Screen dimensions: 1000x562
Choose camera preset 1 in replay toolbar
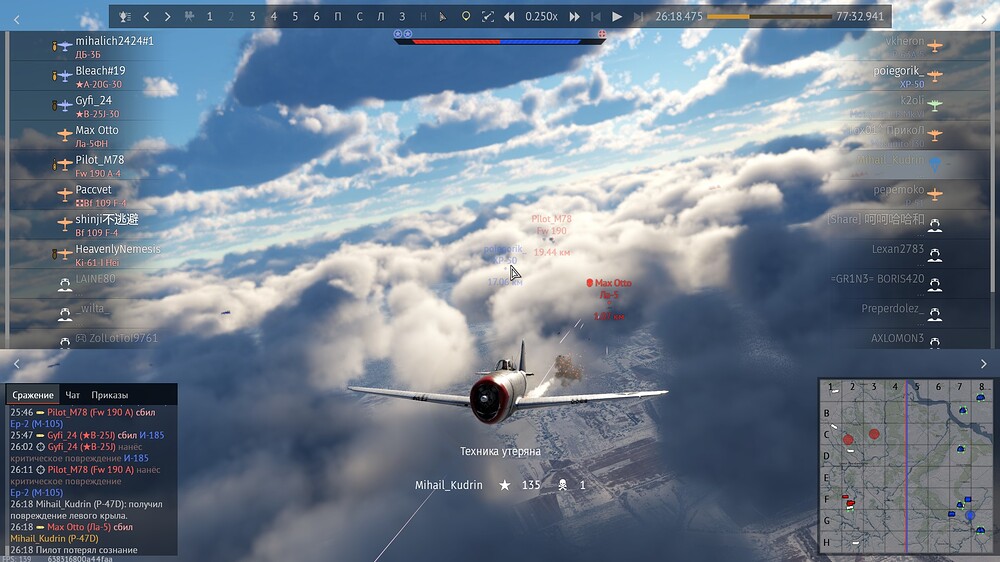pyautogui.click(x=209, y=17)
